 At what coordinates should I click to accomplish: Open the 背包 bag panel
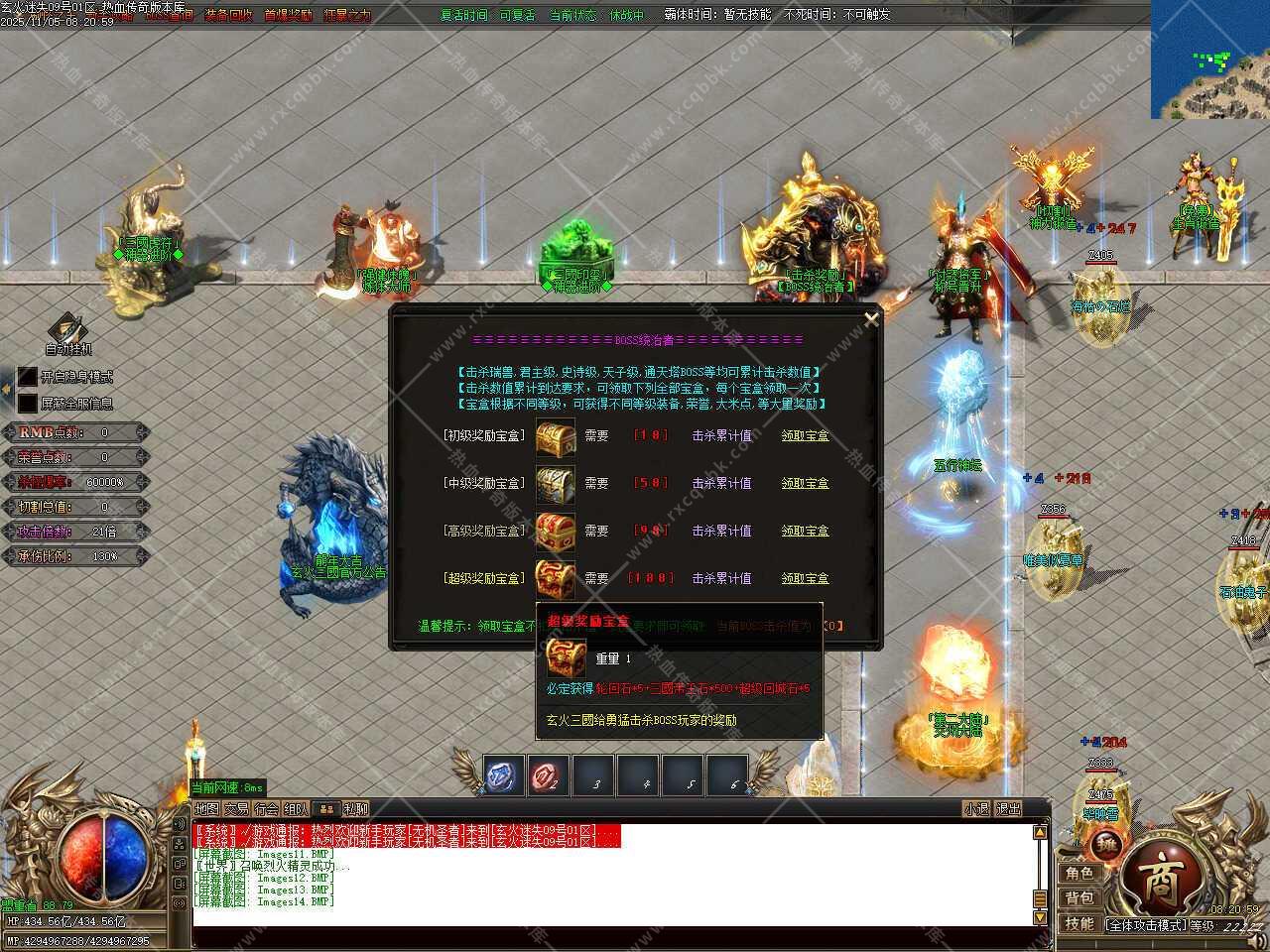pos(1079,898)
